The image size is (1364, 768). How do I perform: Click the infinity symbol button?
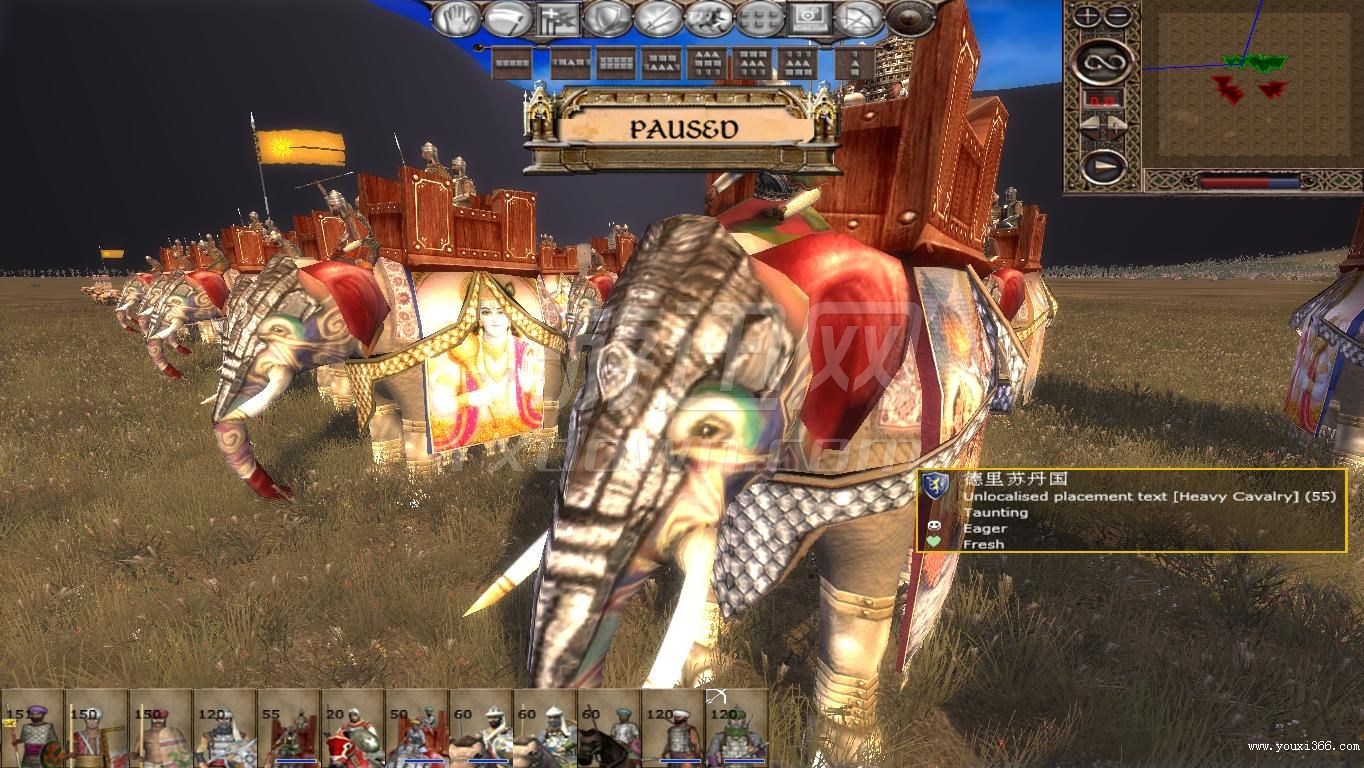(1103, 62)
